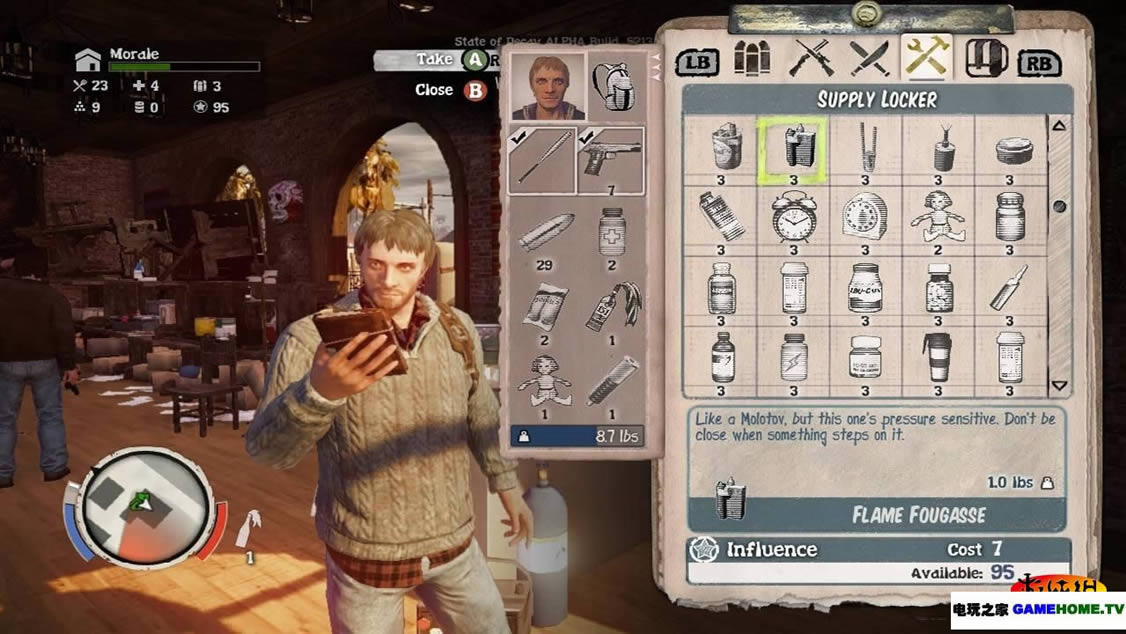Click the circular minimap

pos(146,505)
